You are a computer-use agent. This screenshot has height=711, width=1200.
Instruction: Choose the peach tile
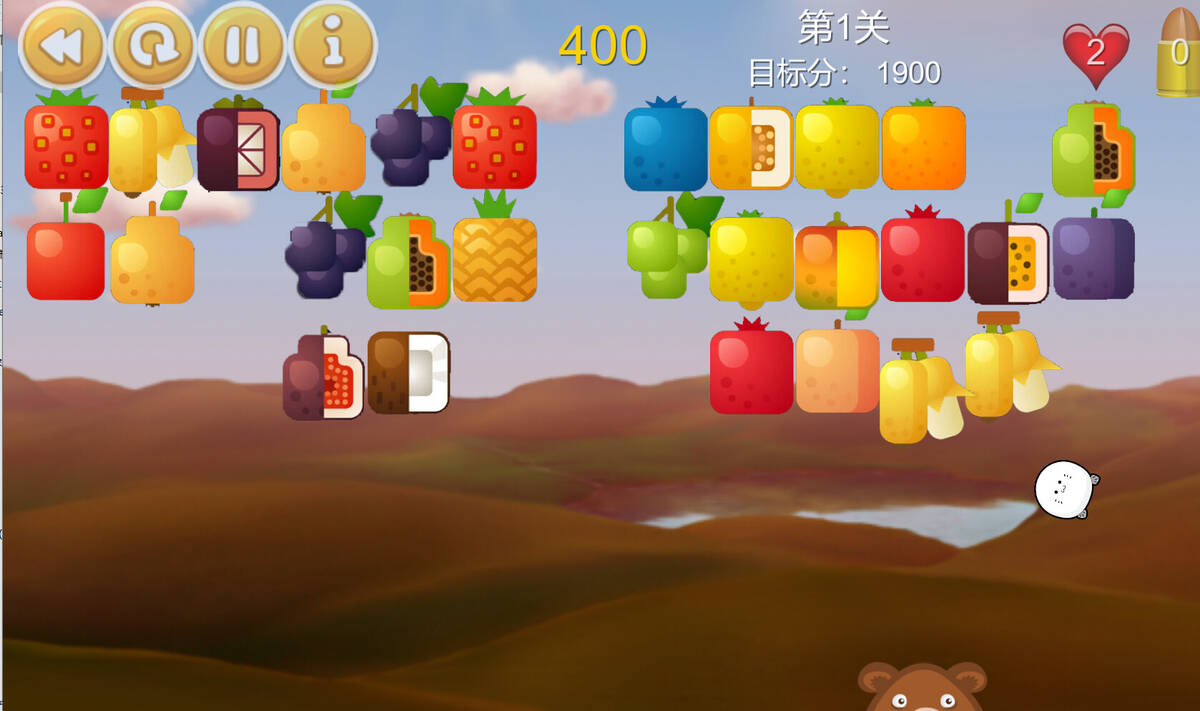(836, 370)
